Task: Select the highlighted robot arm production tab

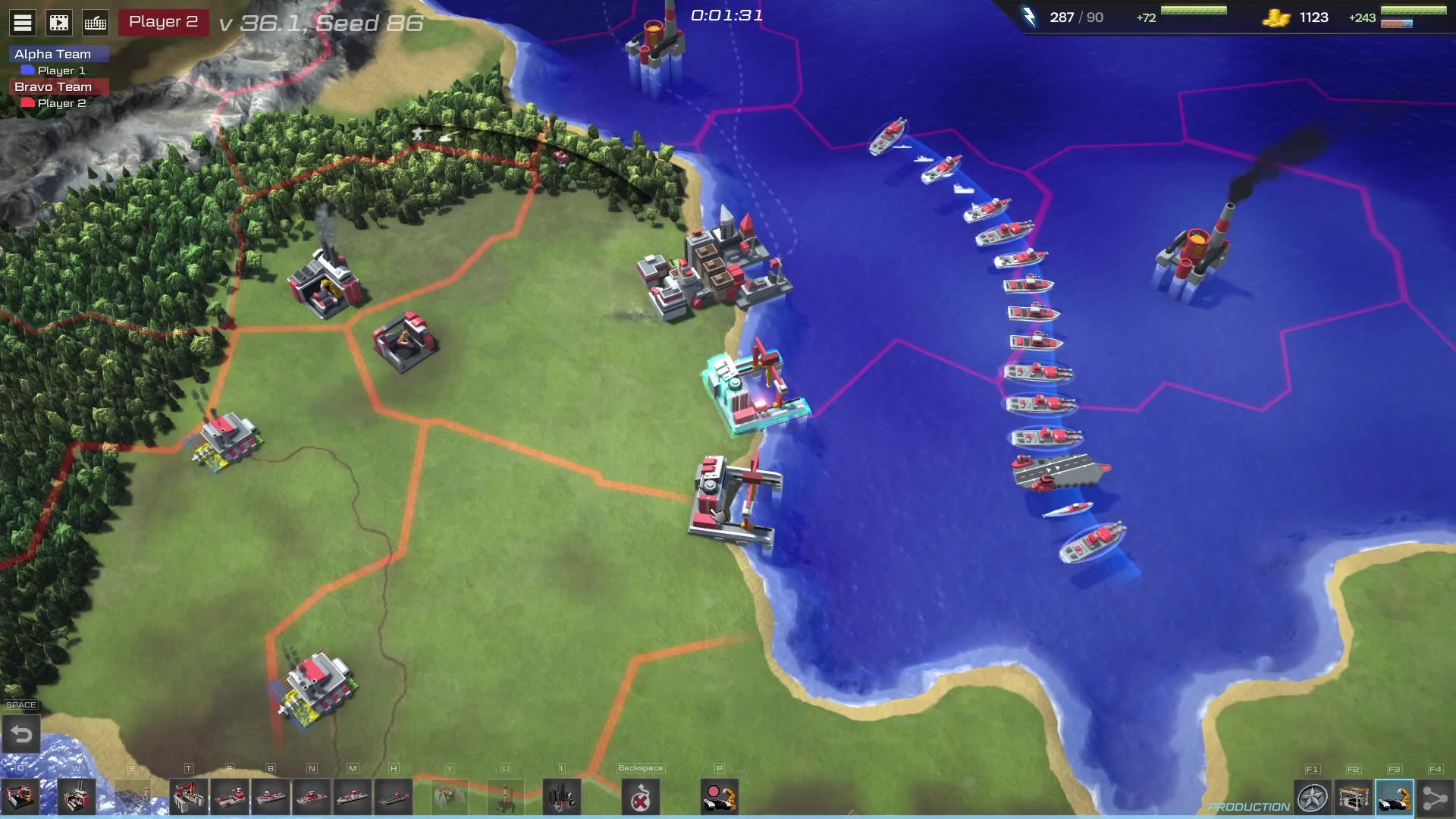Action: 1395,798
